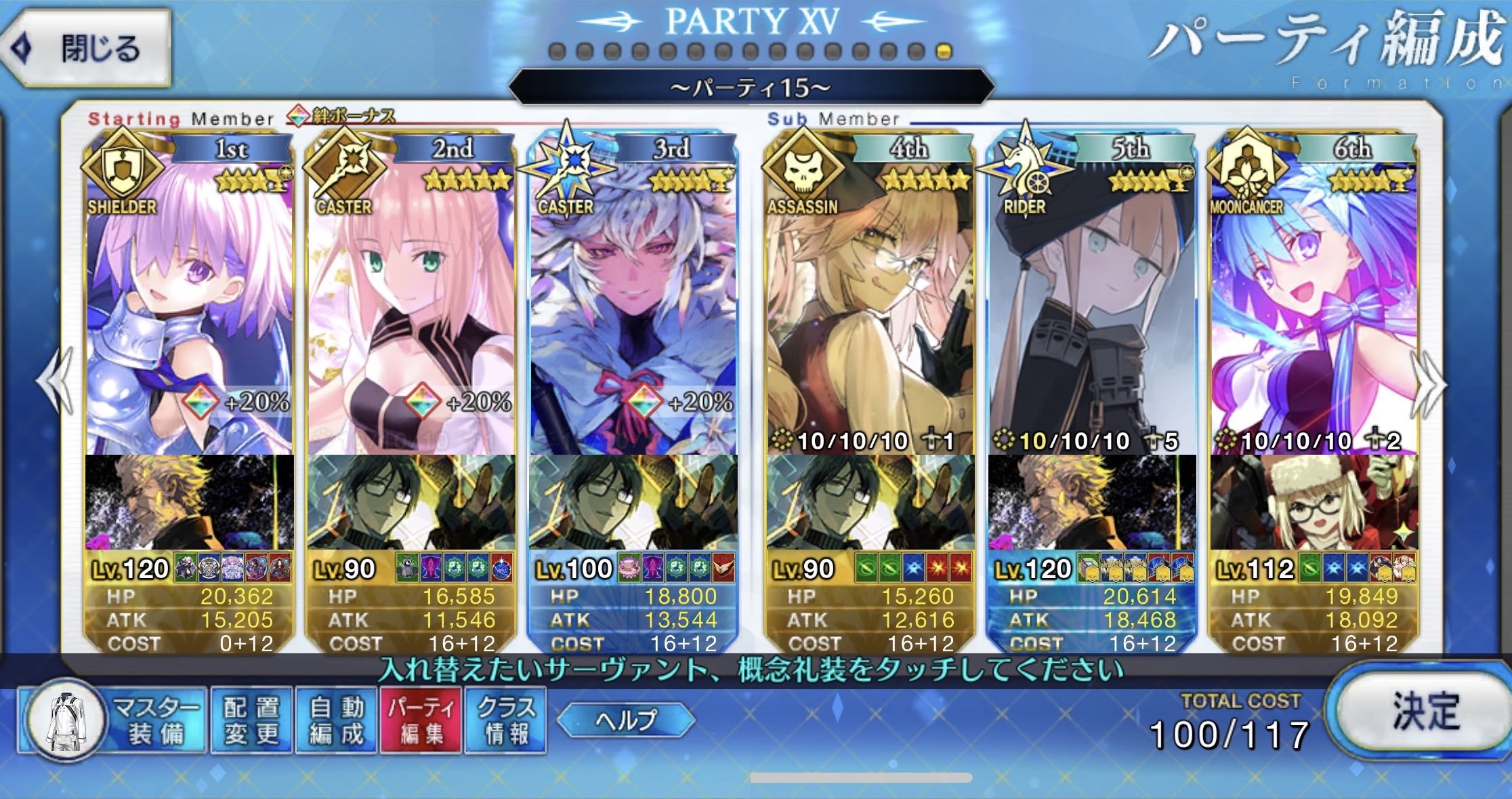This screenshot has height=799, width=1512.
Task: Select the 5th slot Rider servant card
Action: click(1091, 305)
